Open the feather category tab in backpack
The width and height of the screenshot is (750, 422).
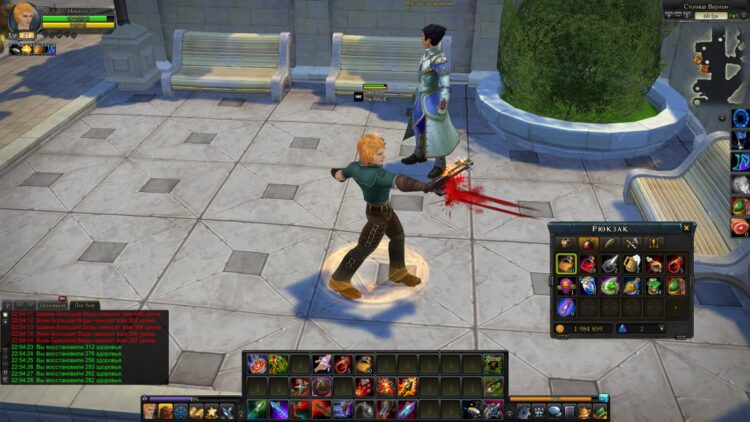(609, 243)
